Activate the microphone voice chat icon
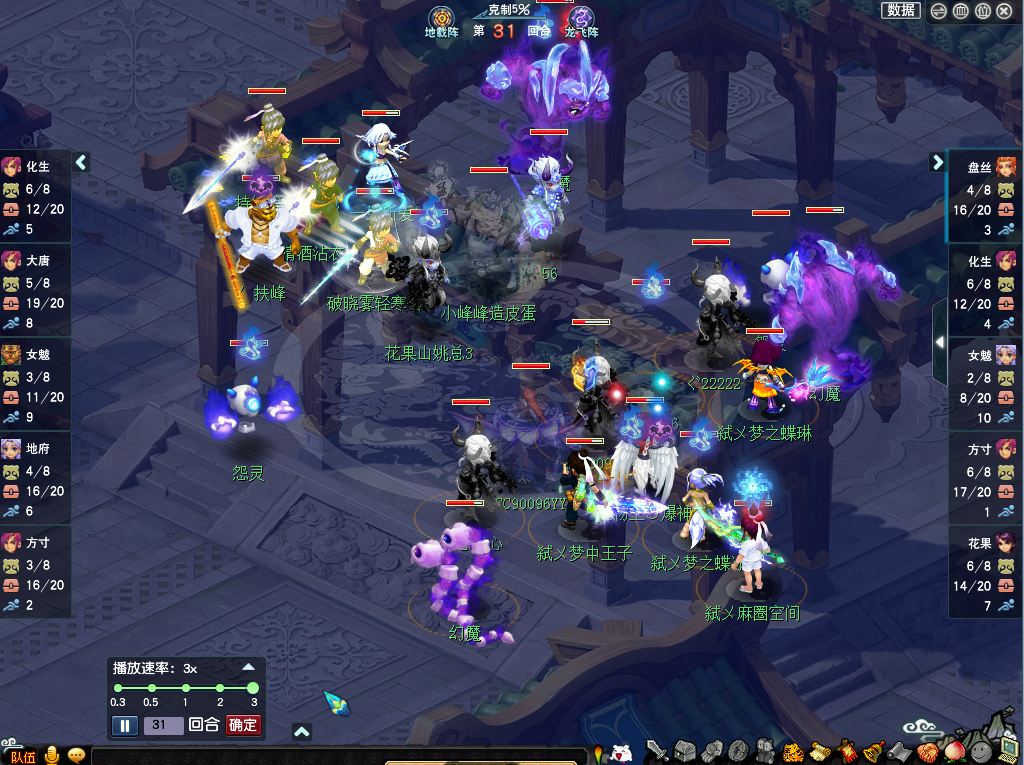 51,755
